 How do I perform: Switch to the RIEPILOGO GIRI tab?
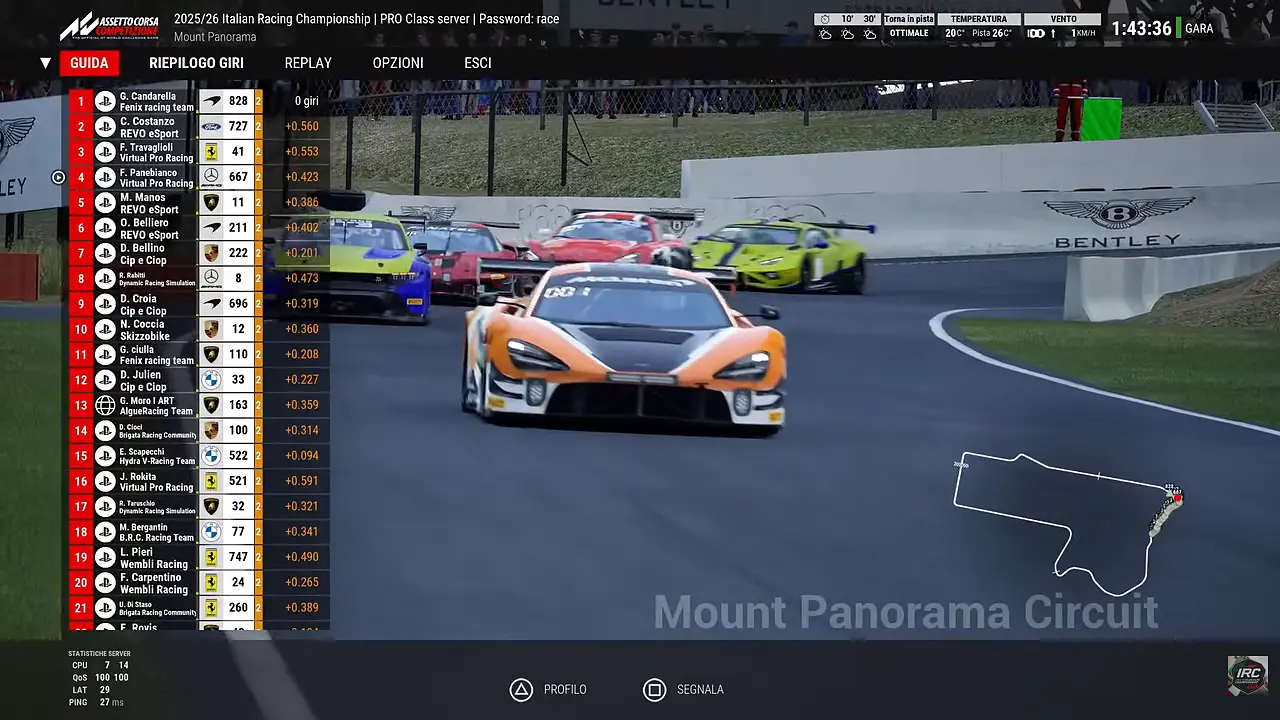pyautogui.click(x=196, y=62)
